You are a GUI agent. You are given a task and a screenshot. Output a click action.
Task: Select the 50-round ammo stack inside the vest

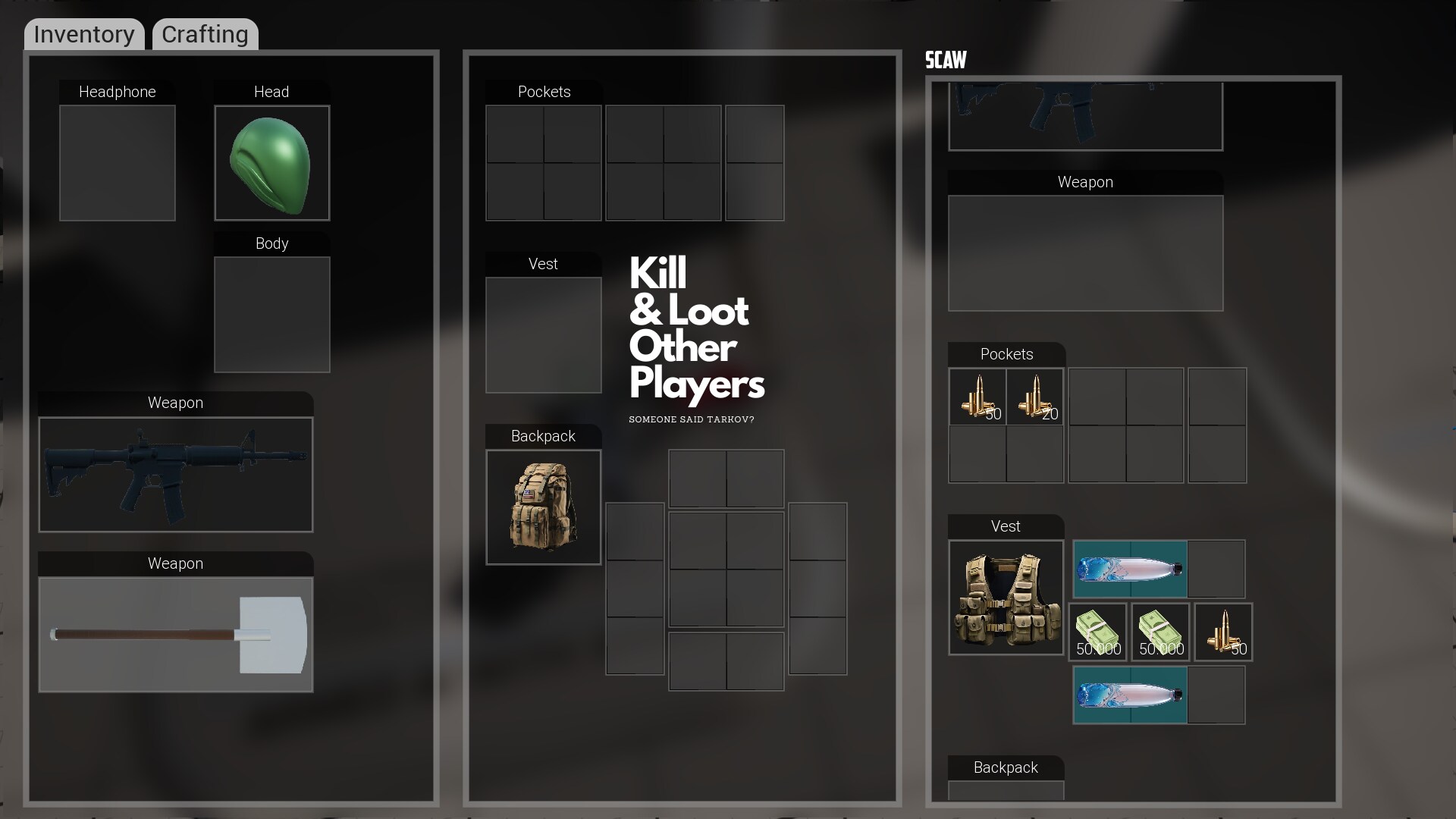(x=1222, y=631)
